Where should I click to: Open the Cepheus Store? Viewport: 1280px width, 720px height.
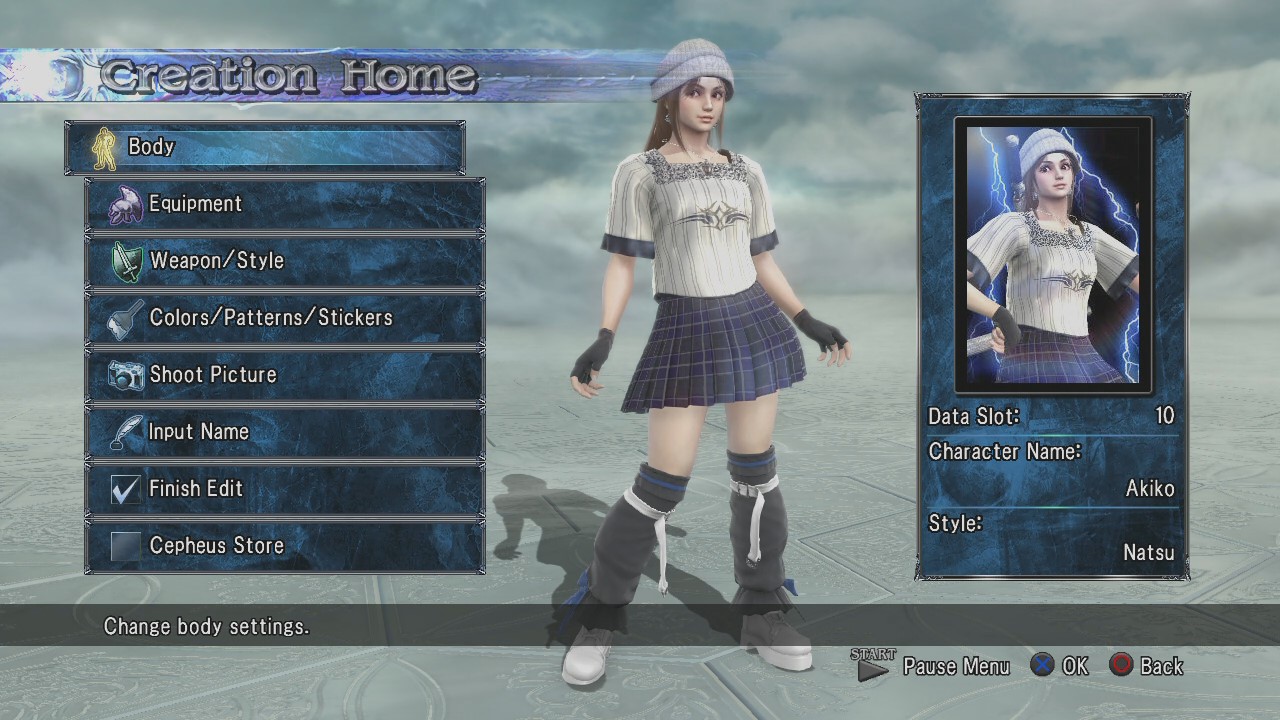[285, 546]
